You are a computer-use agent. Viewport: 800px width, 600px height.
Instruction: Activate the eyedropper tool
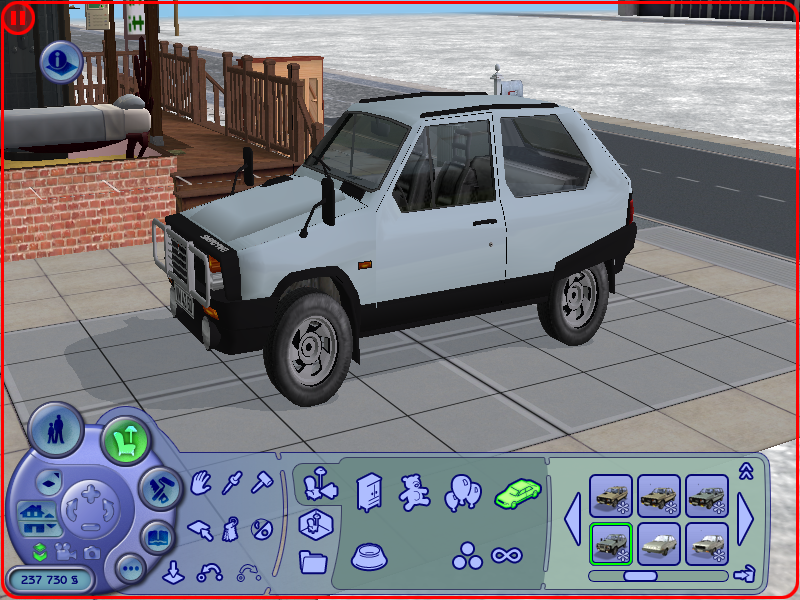[x=233, y=484]
